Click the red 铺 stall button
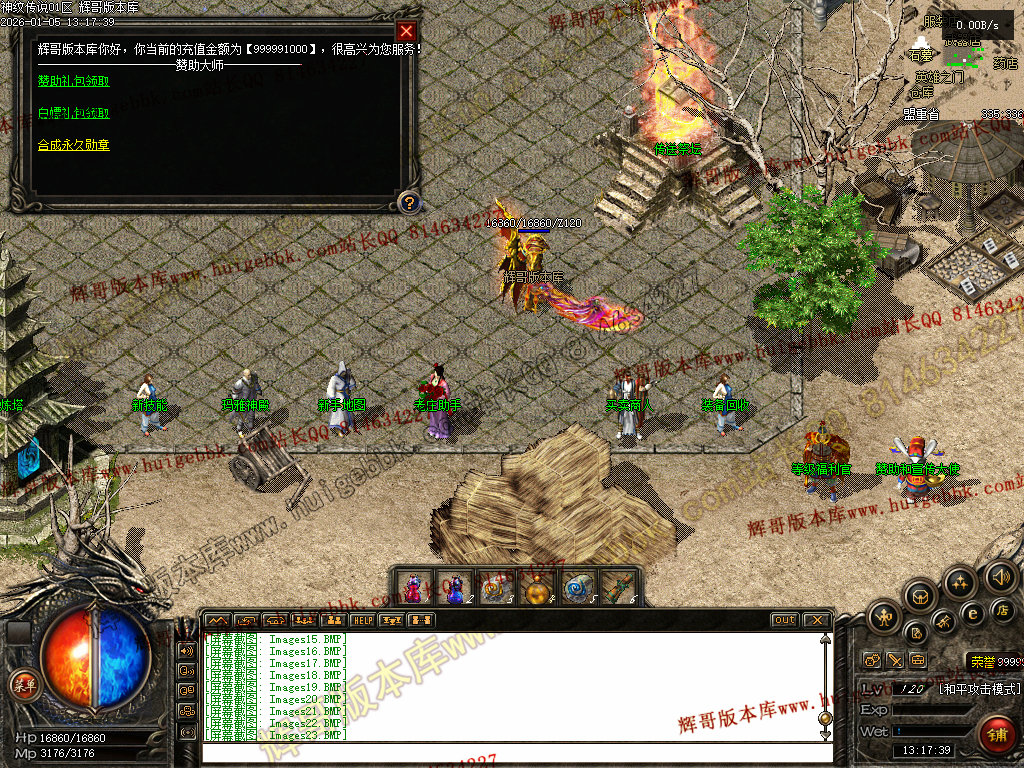The width and height of the screenshot is (1024, 768). coord(996,735)
